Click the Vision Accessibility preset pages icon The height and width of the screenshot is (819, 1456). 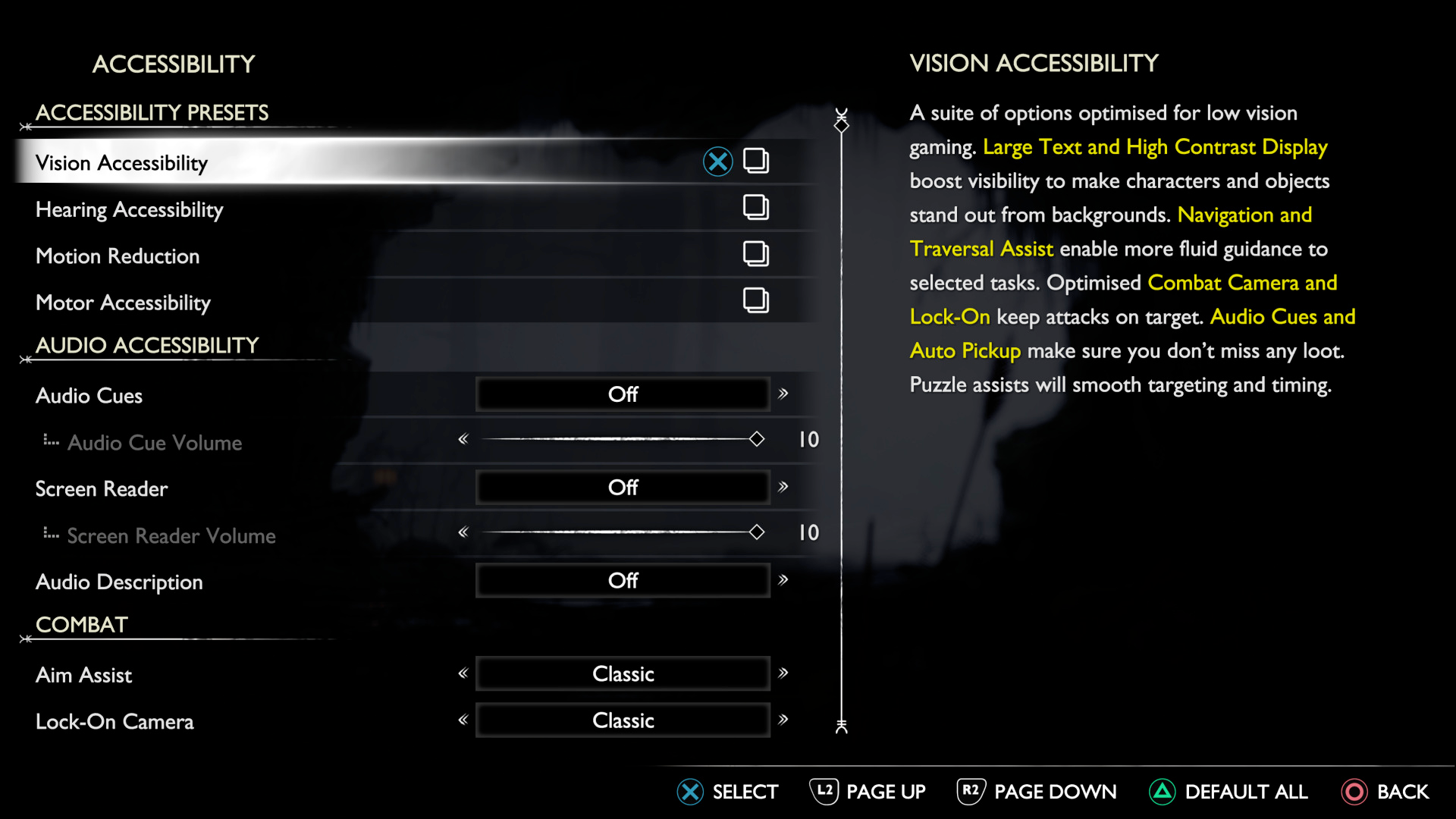(757, 162)
